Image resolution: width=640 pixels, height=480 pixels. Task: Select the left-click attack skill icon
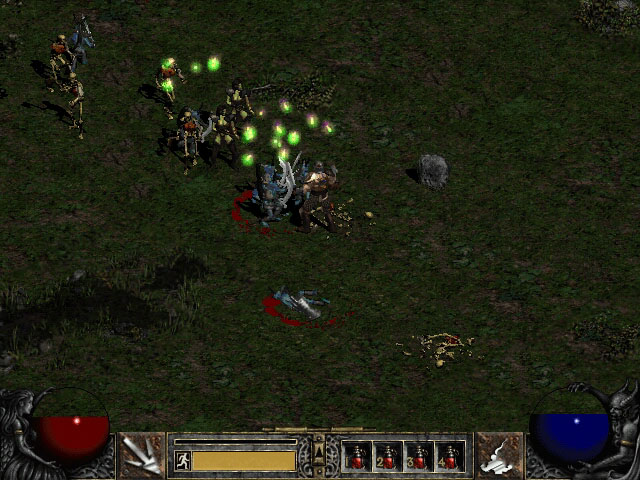coord(141,456)
